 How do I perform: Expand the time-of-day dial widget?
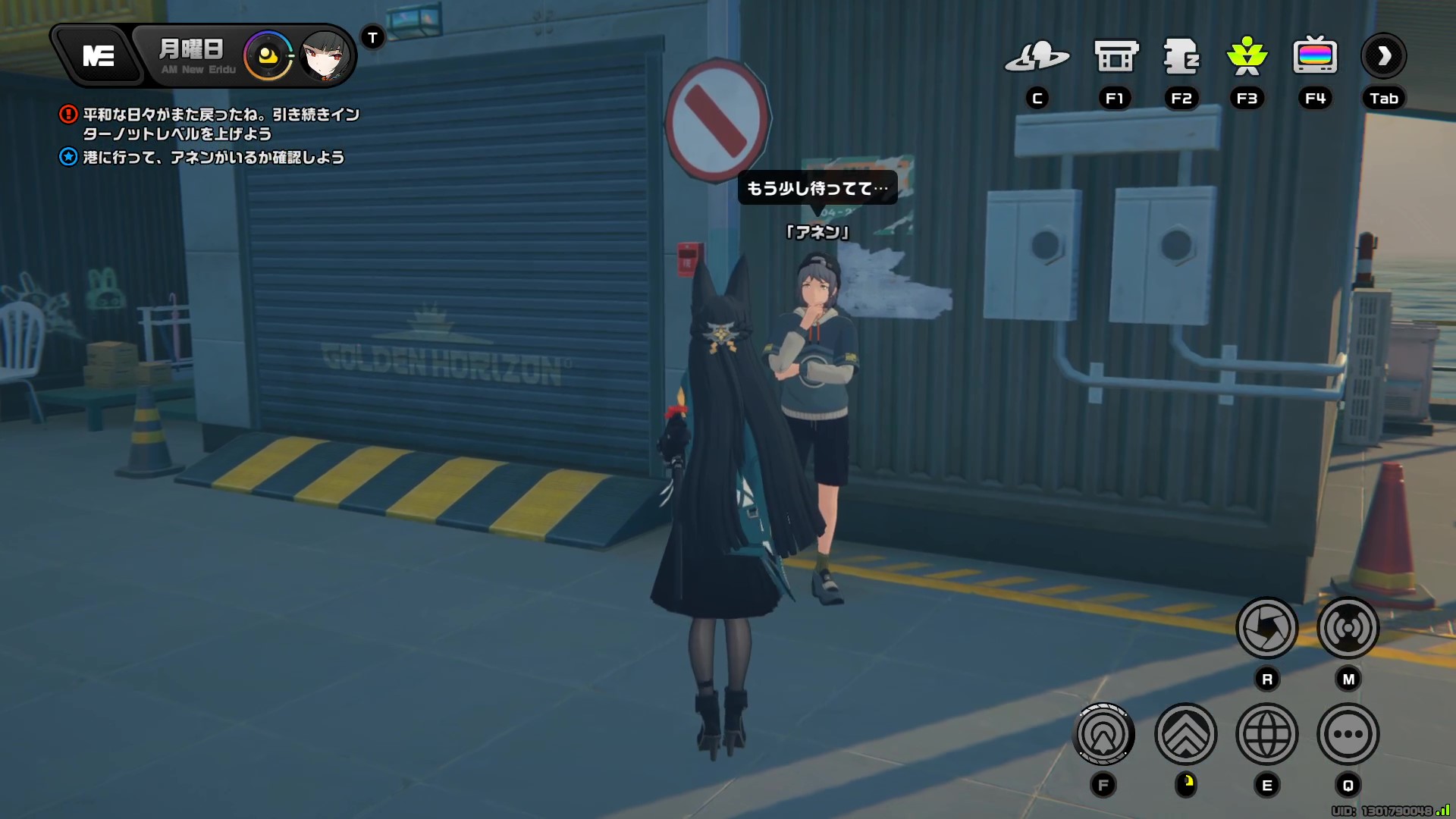point(267,55)
